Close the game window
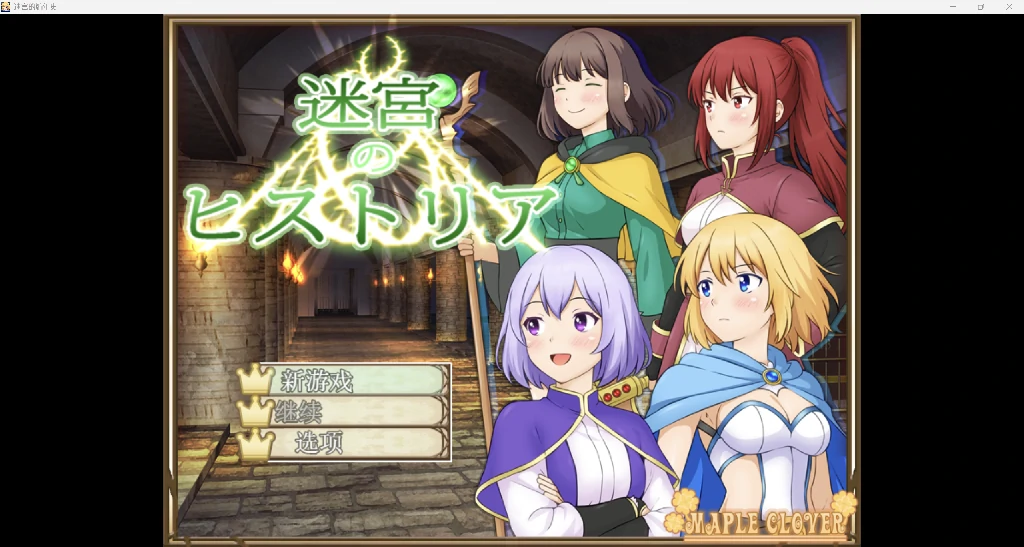This screenshot has width=1024, height=547. click(1008, 6)
